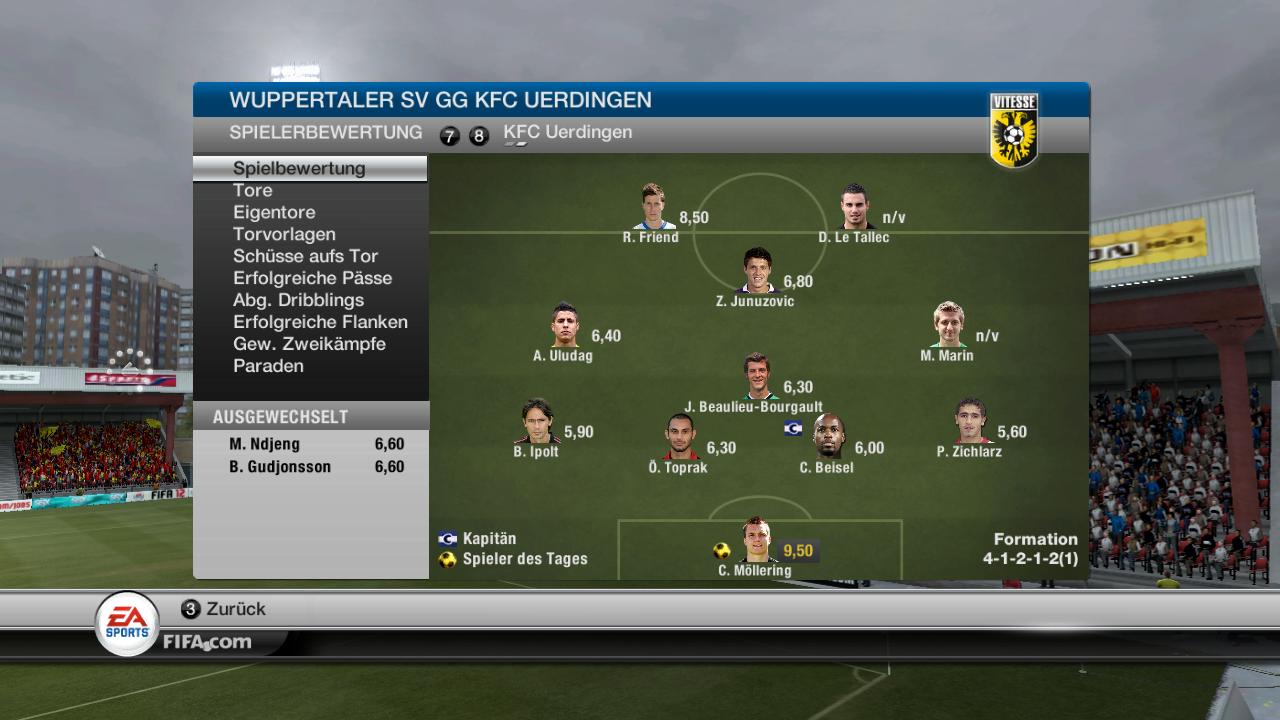Image resolution: width=1280 pixels, height=720 pixels.
Task: Show Erfolgreiche Flanken stats
Action: 320,322
